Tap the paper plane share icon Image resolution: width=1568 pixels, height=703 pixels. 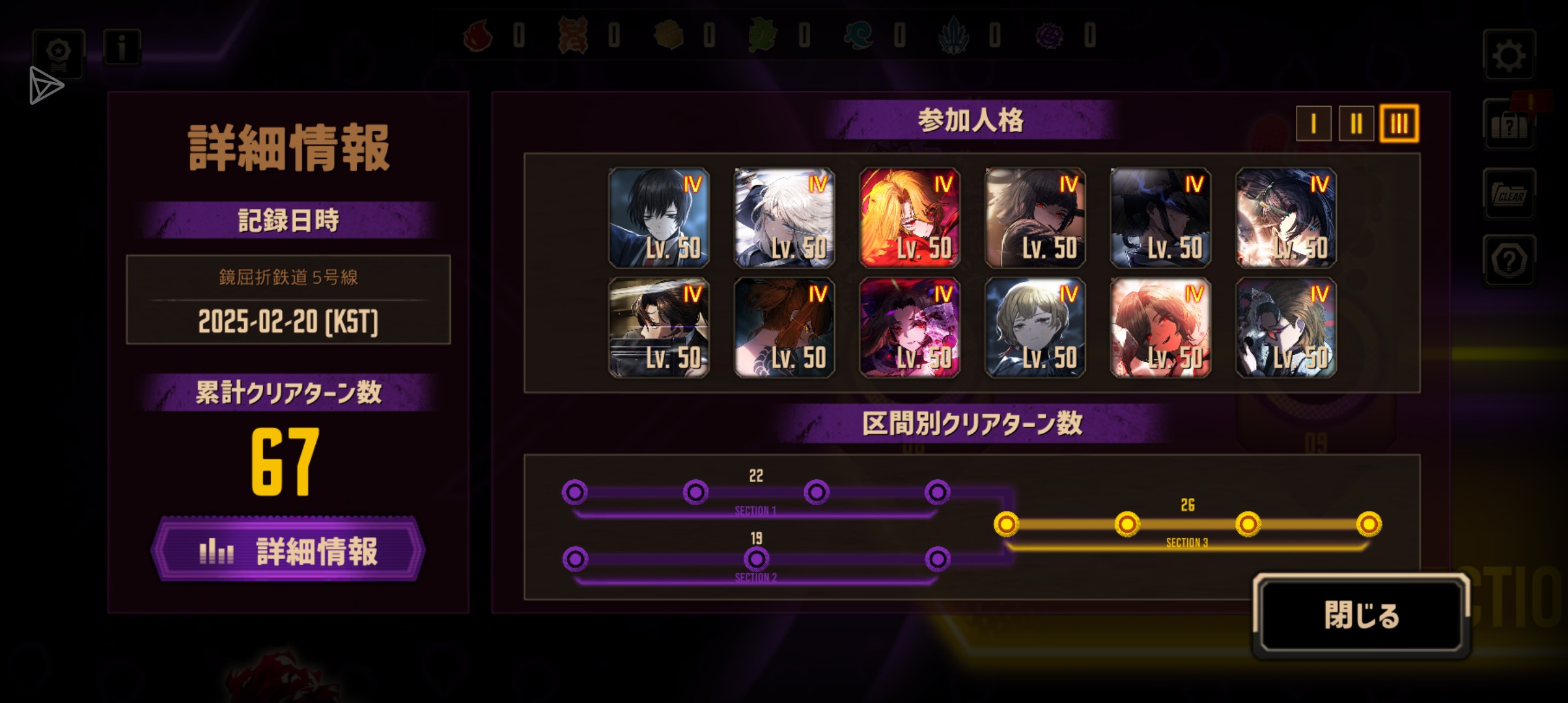(x=46, y=85)
